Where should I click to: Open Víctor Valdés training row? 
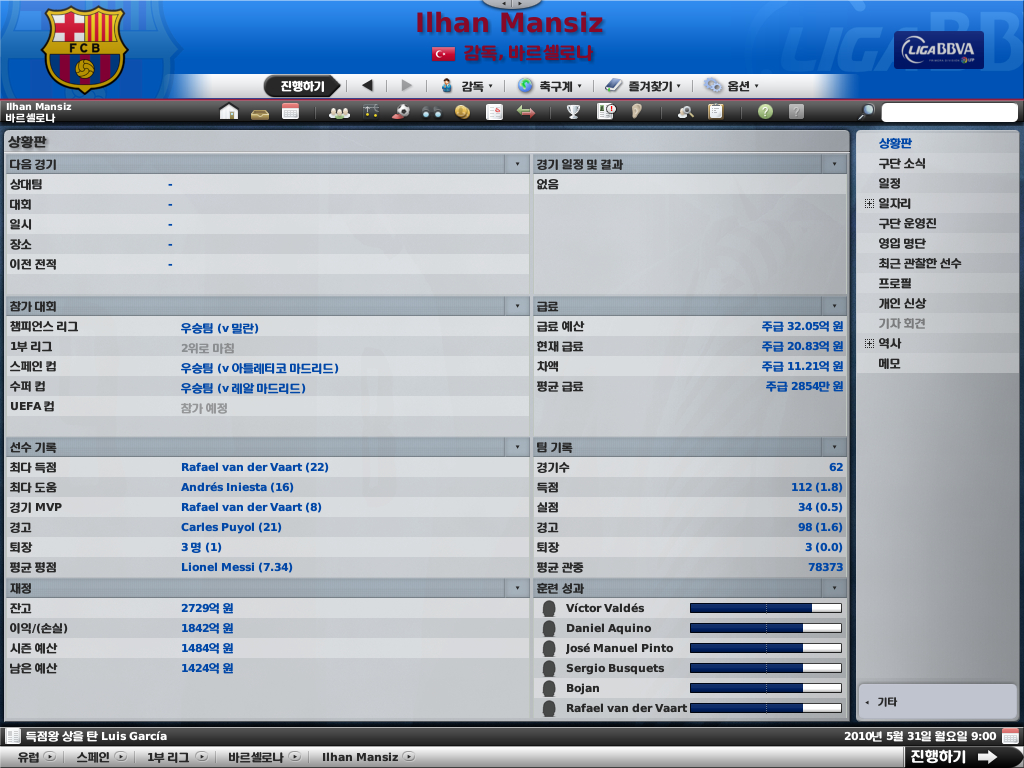[605, 608]
